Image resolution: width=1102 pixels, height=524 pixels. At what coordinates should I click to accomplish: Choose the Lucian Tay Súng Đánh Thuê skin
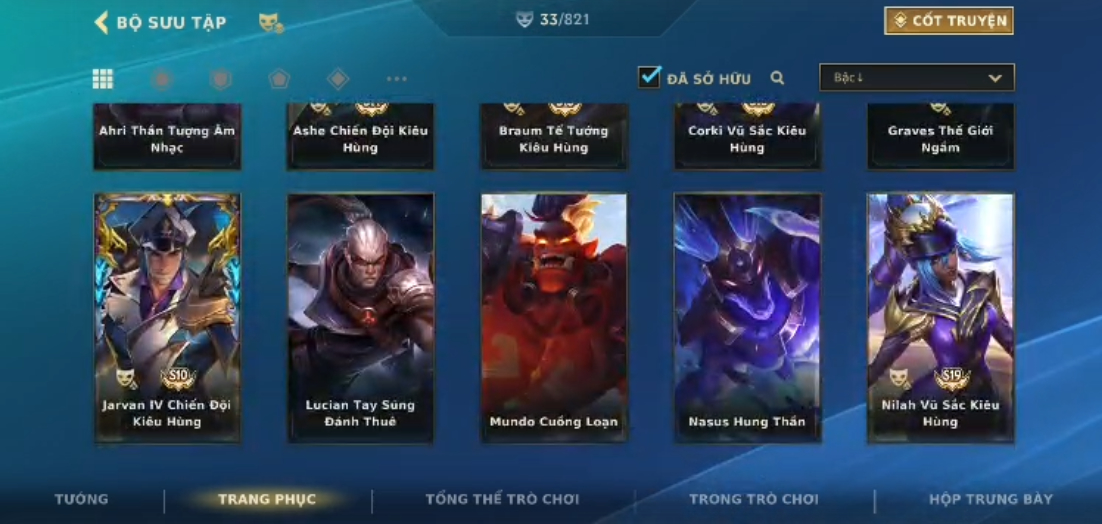360,317
